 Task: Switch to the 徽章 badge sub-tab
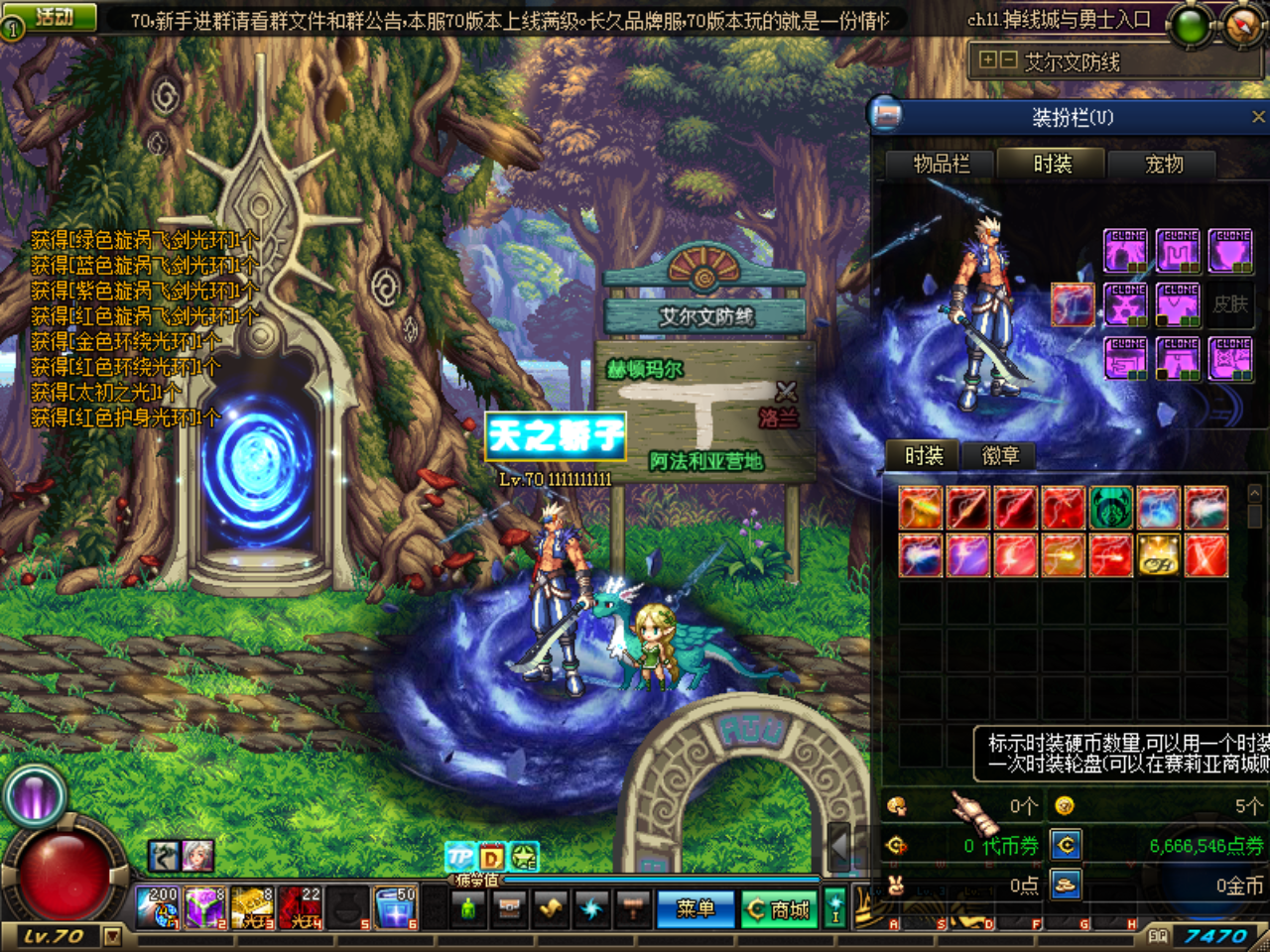[1000, 455]
